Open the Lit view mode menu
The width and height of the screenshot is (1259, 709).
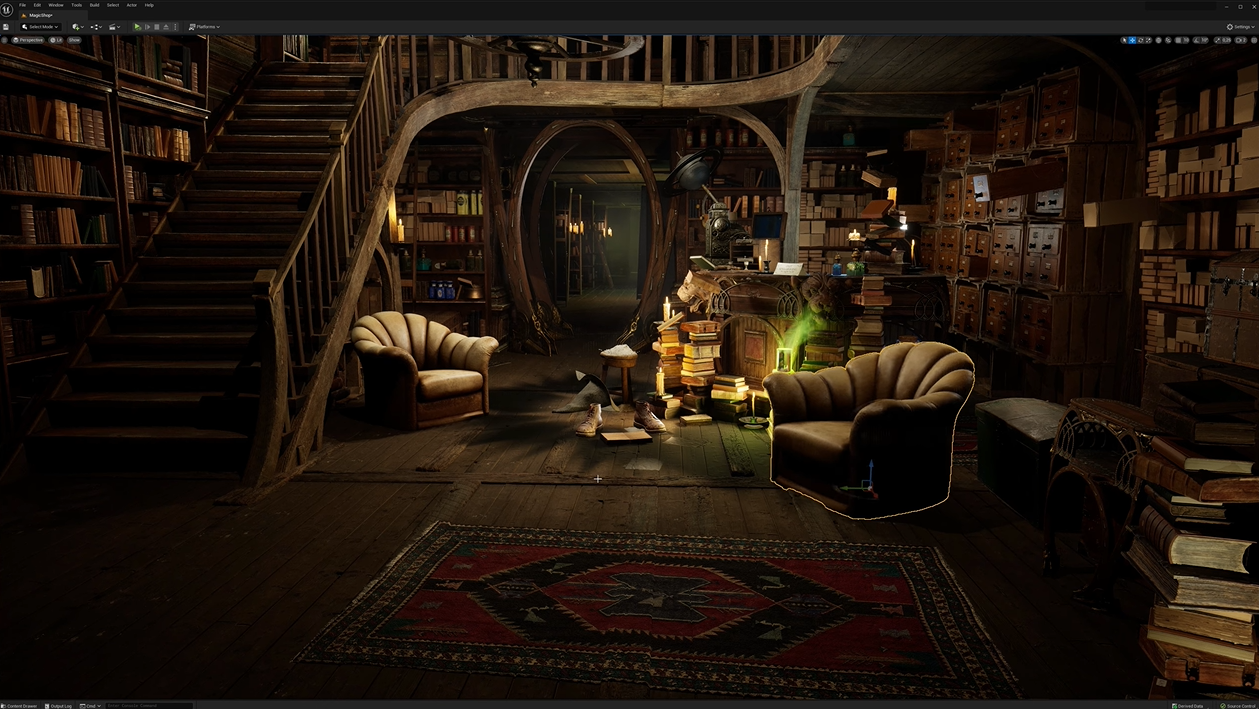pyautogui.click(x=57, y=40)
